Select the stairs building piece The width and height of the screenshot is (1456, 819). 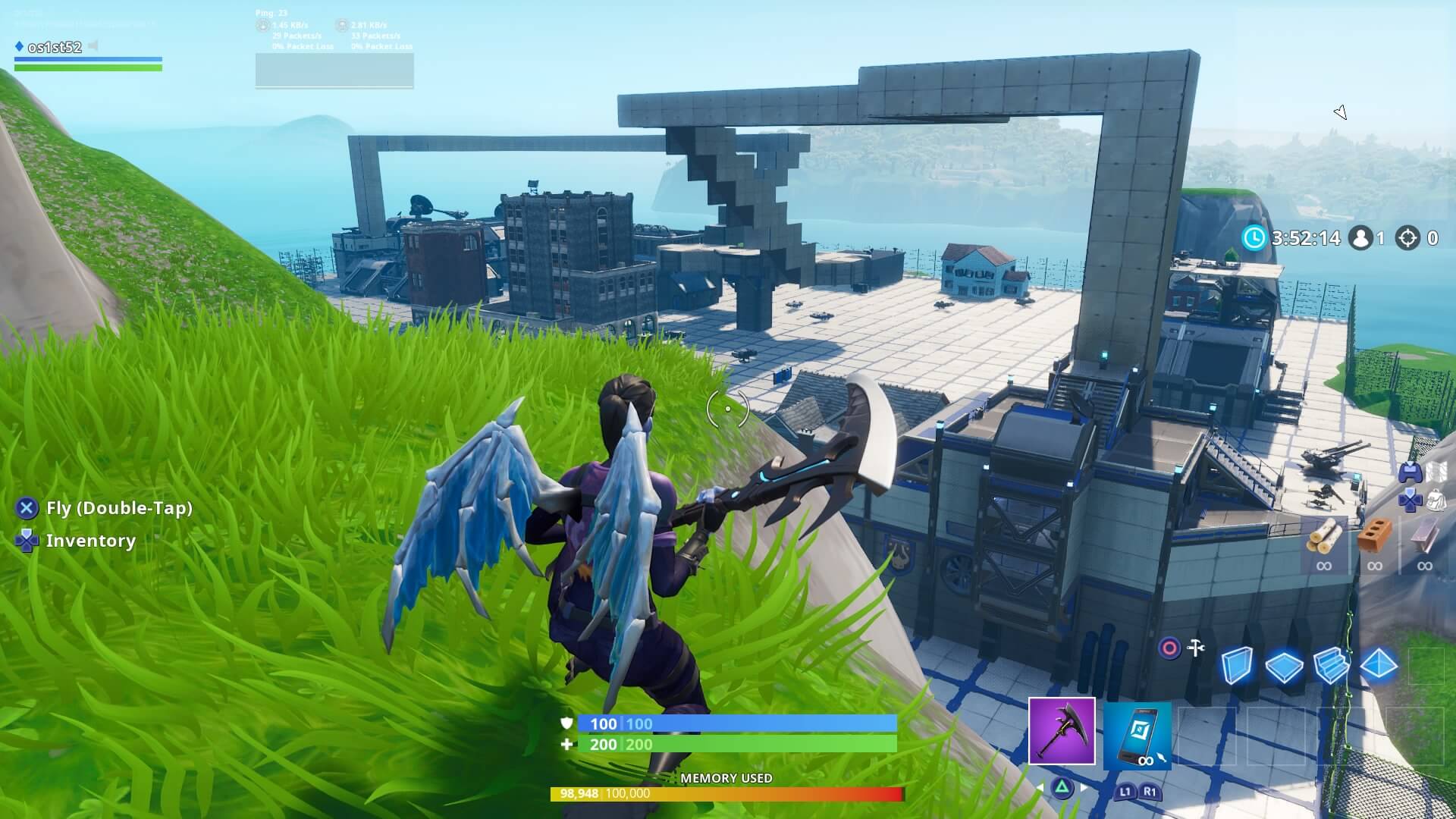click(x=1331, y=667)
